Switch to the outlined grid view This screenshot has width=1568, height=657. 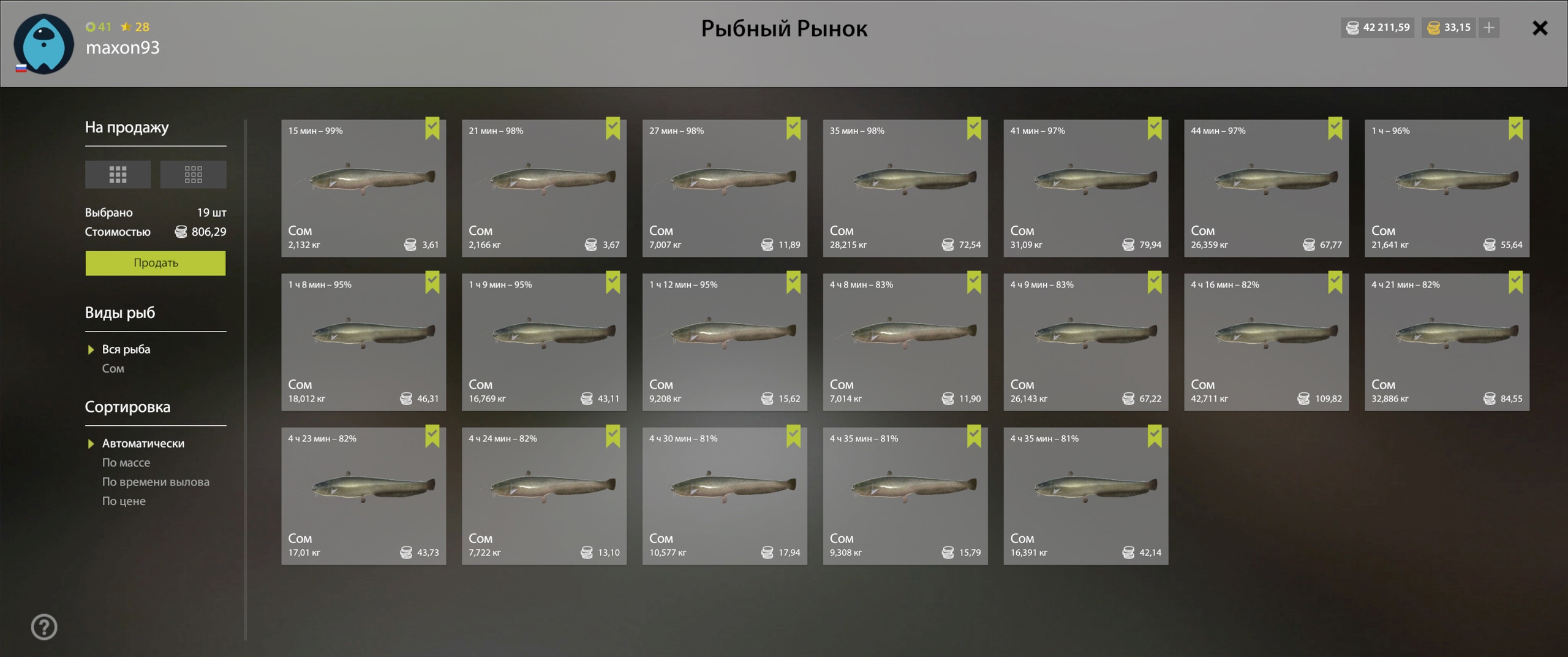193,175
